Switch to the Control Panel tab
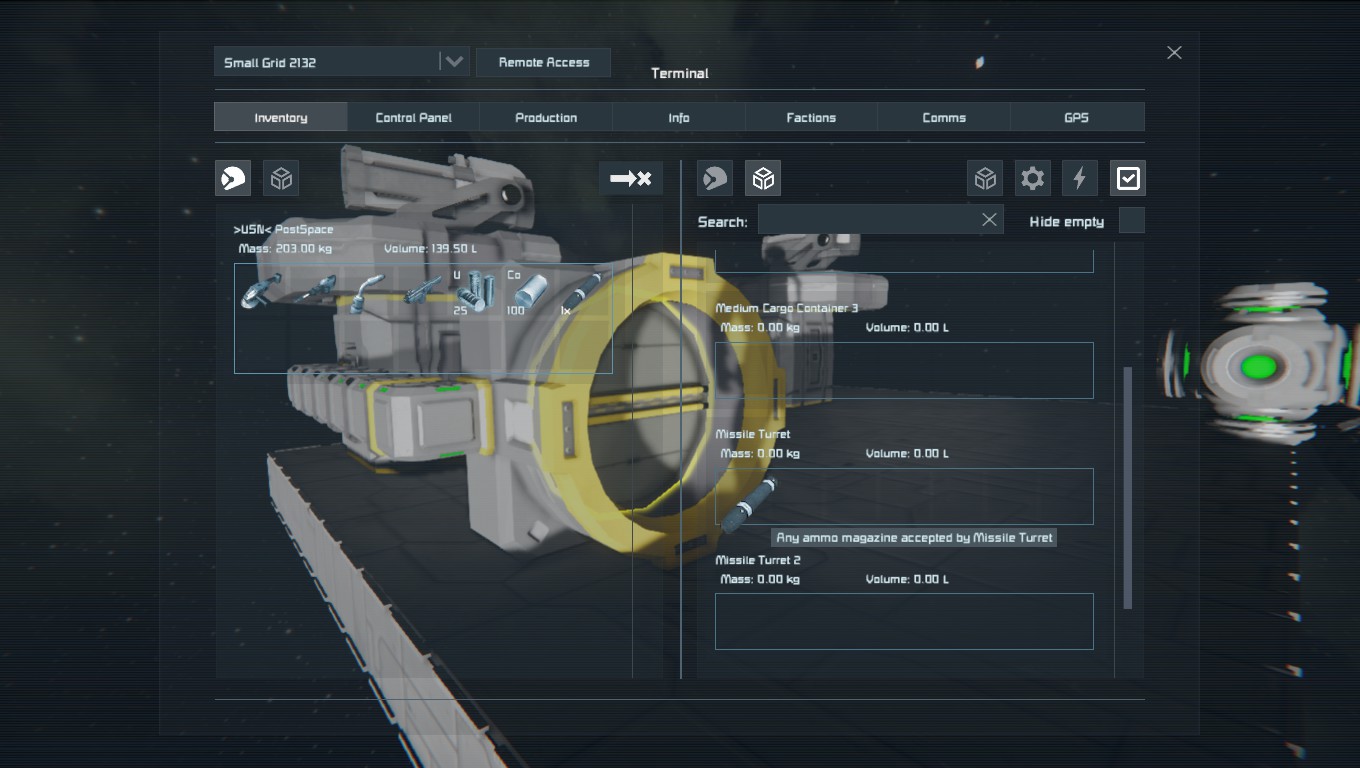The image size is (1360, 768). [413, 117]
